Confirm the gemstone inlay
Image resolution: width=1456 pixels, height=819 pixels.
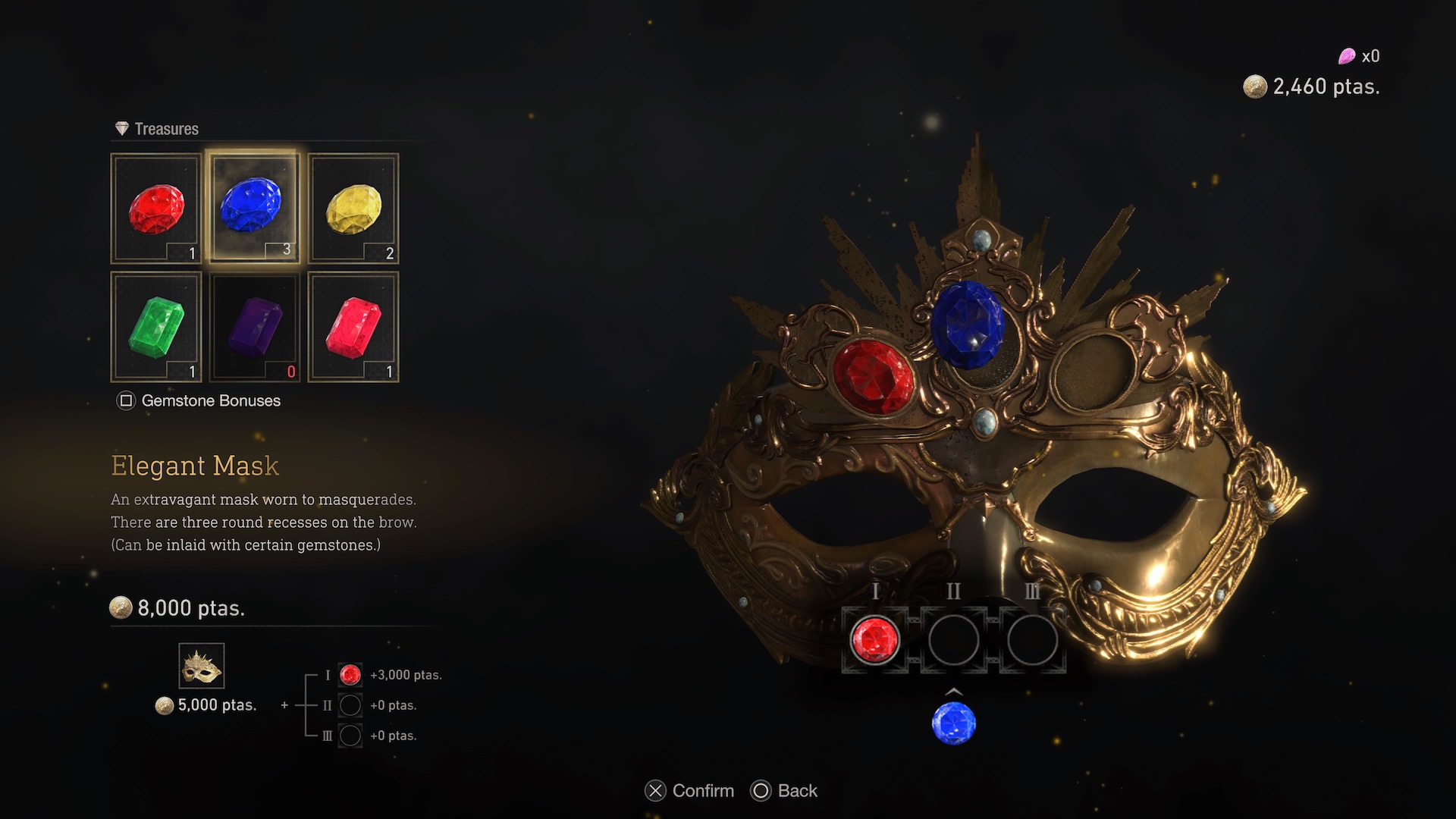[x=689, y=791]
